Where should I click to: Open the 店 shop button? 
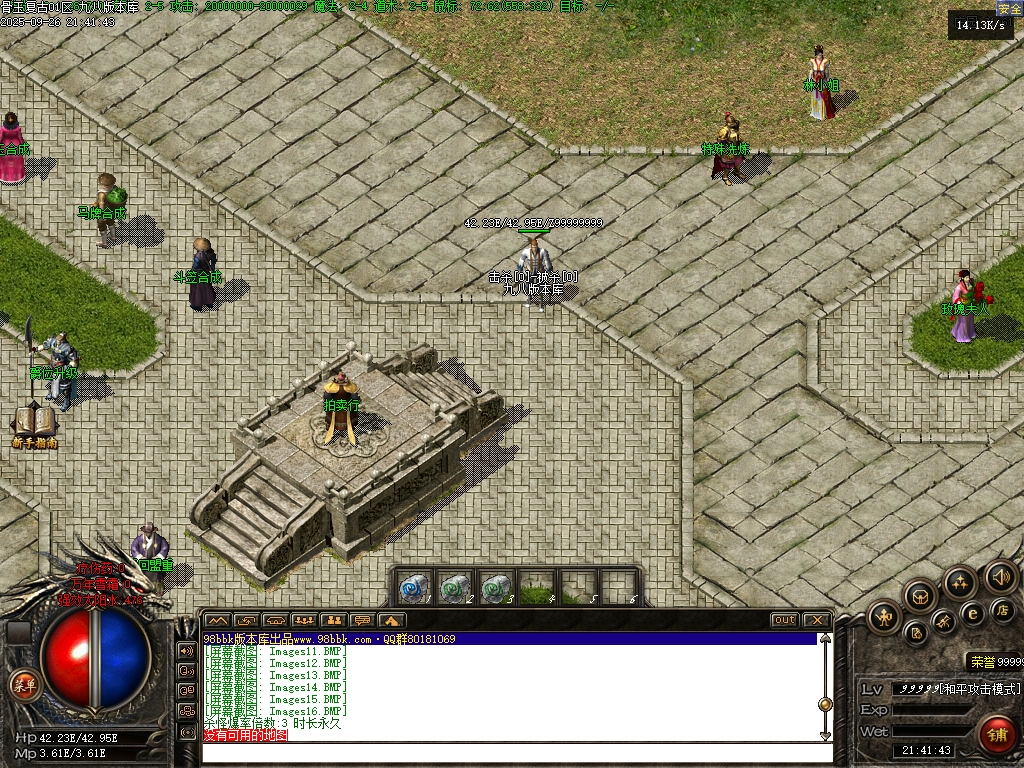pyautogui.click(x=1003, y=610)
